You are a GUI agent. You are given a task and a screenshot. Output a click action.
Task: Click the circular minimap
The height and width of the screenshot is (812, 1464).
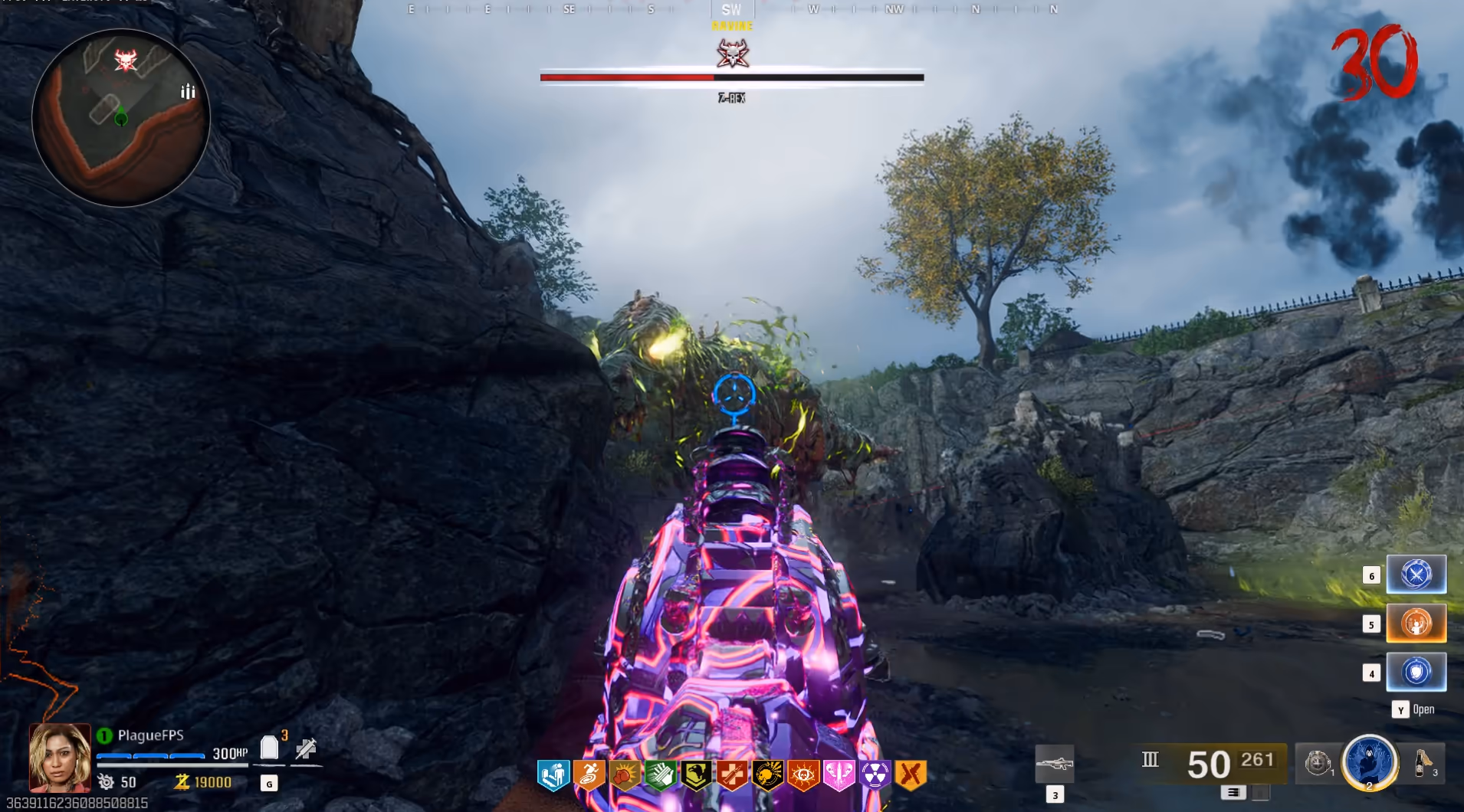tap(121, 119)
